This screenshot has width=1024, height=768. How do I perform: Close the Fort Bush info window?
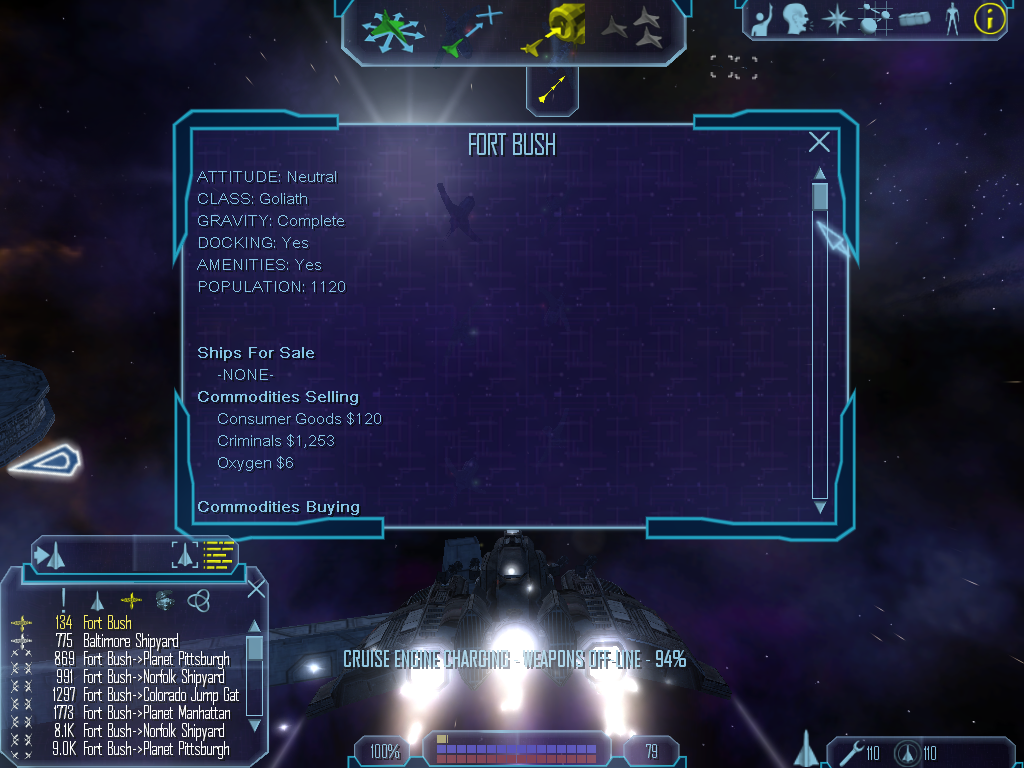tap(819, 142)
